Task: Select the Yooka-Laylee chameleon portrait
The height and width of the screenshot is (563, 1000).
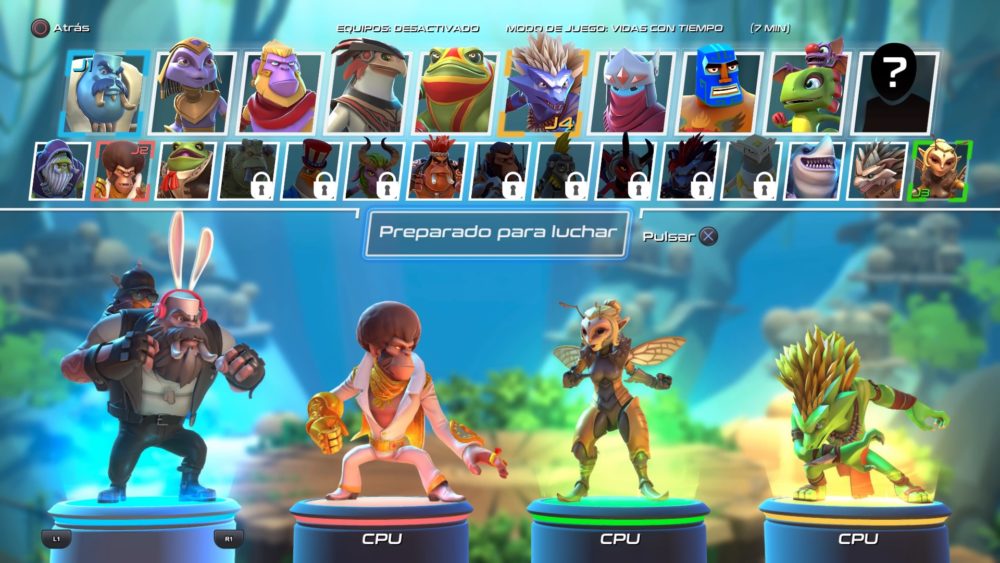Action: click(808, 93)
